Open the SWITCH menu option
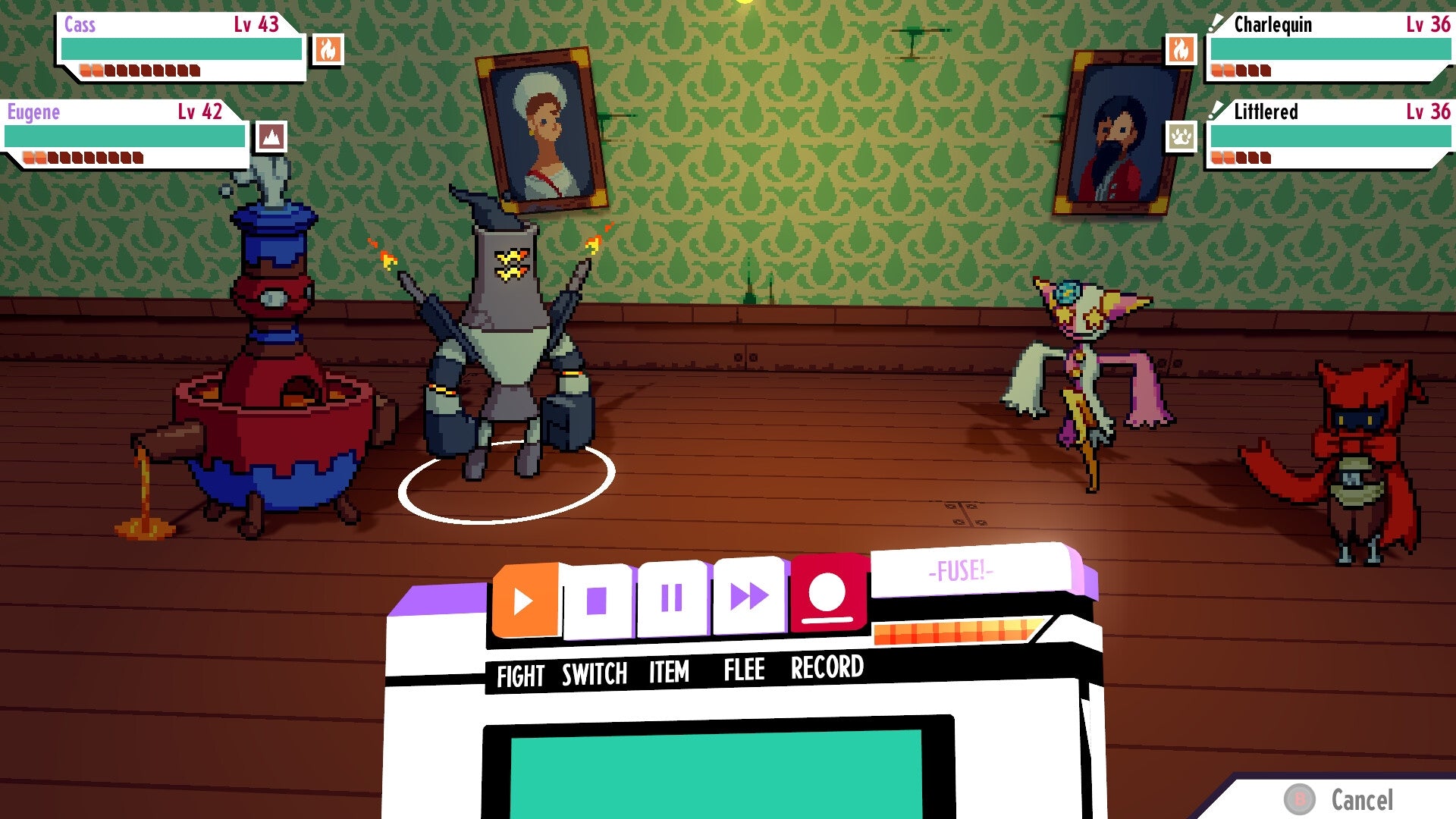 [594, 670]
